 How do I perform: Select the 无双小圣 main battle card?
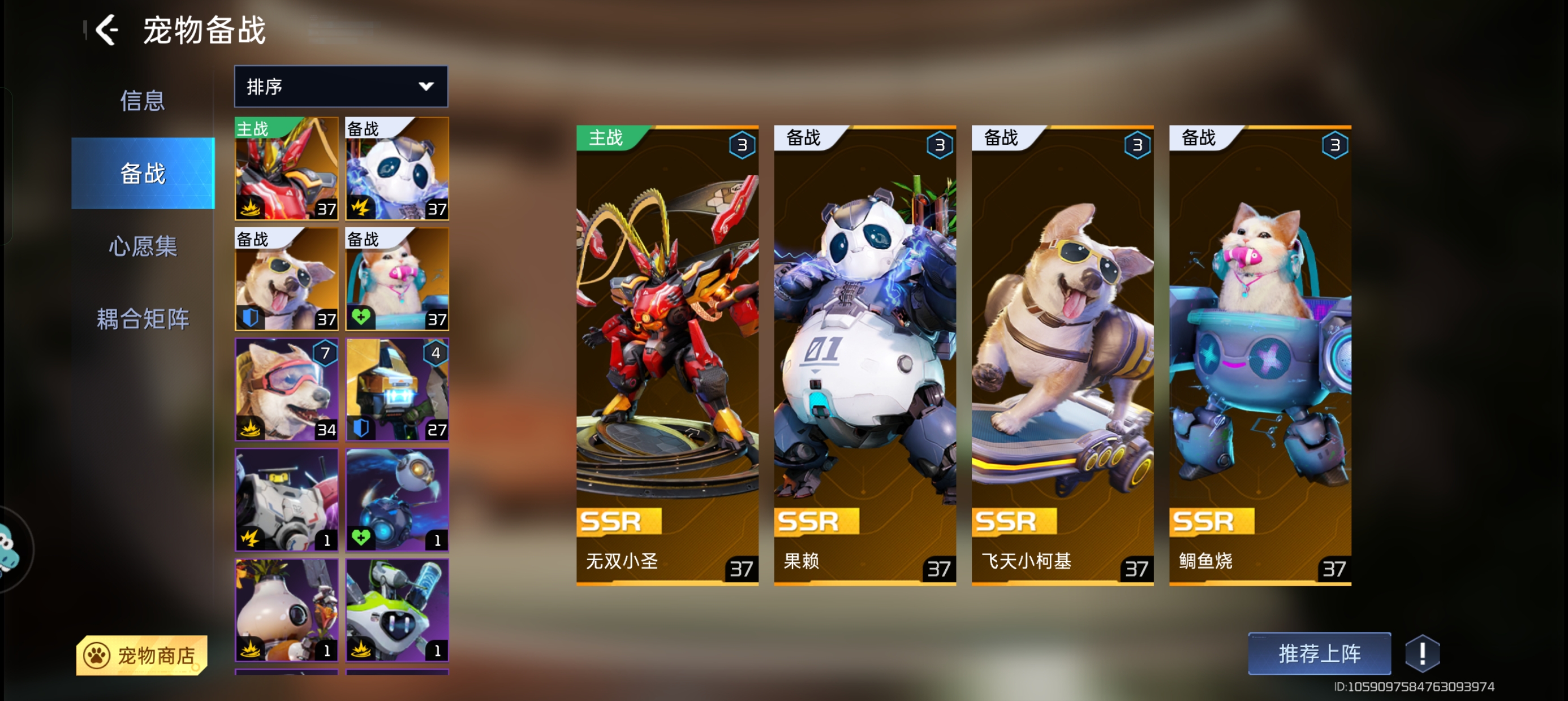tap(667, 356)
